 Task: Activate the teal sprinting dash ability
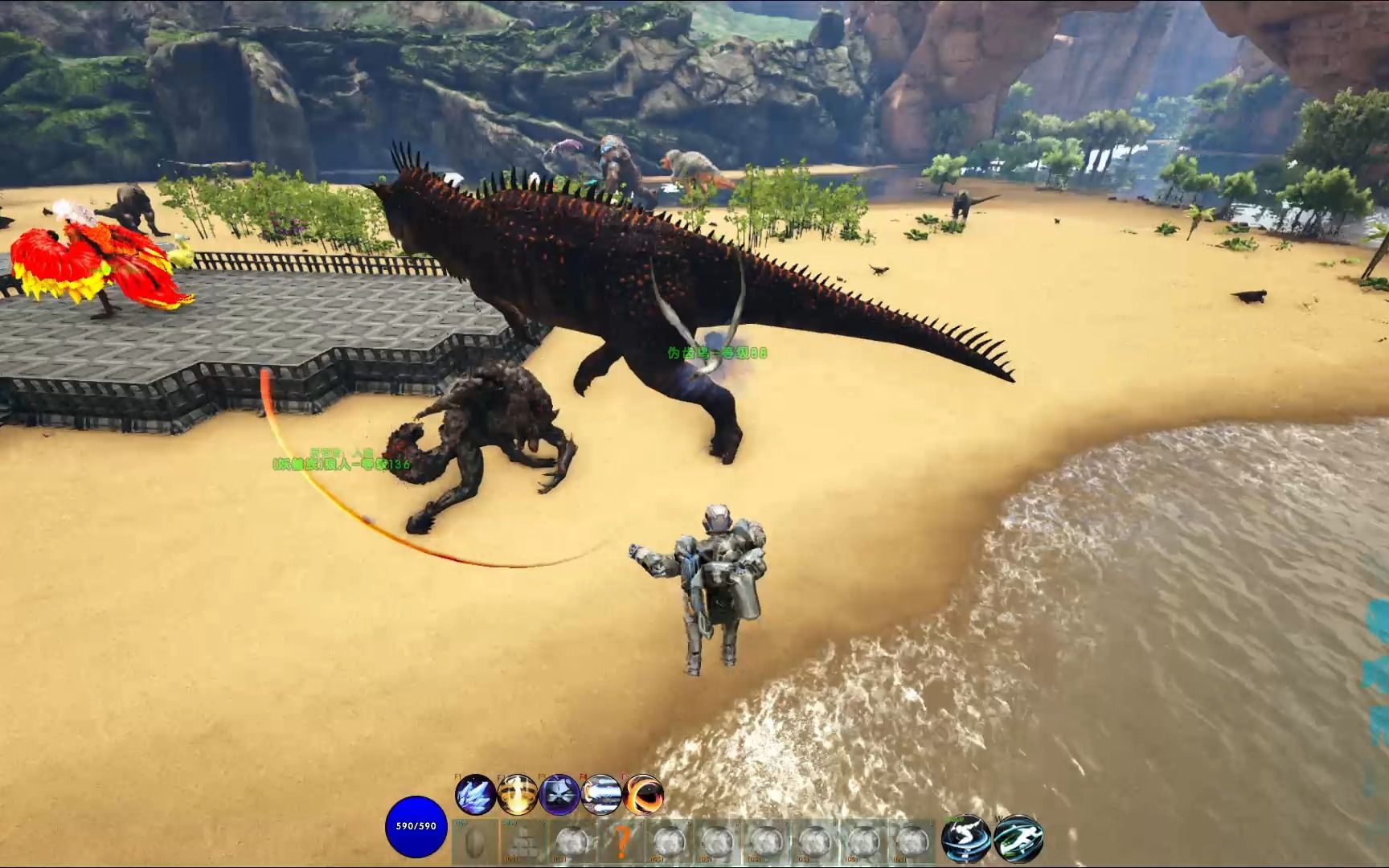click(x=1018, y=838)
